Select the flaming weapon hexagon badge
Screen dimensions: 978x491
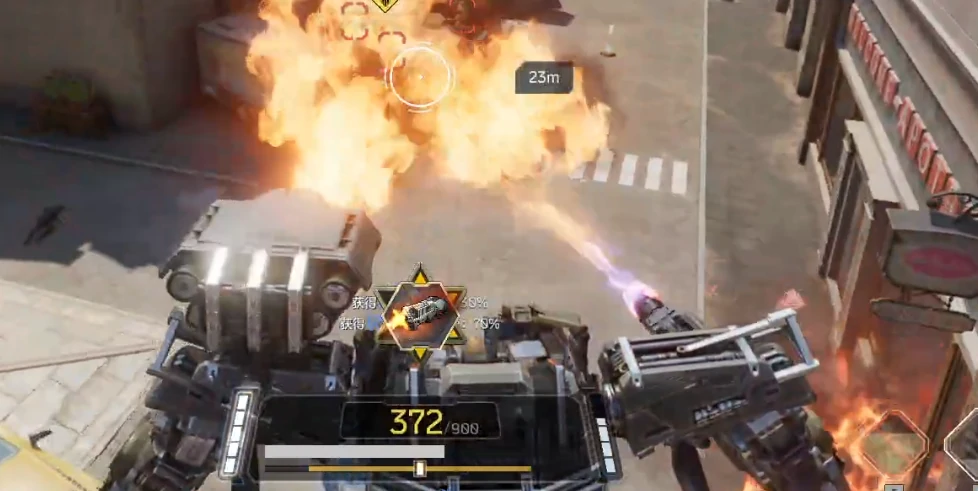pyautogui.click(x=421, y=313)
